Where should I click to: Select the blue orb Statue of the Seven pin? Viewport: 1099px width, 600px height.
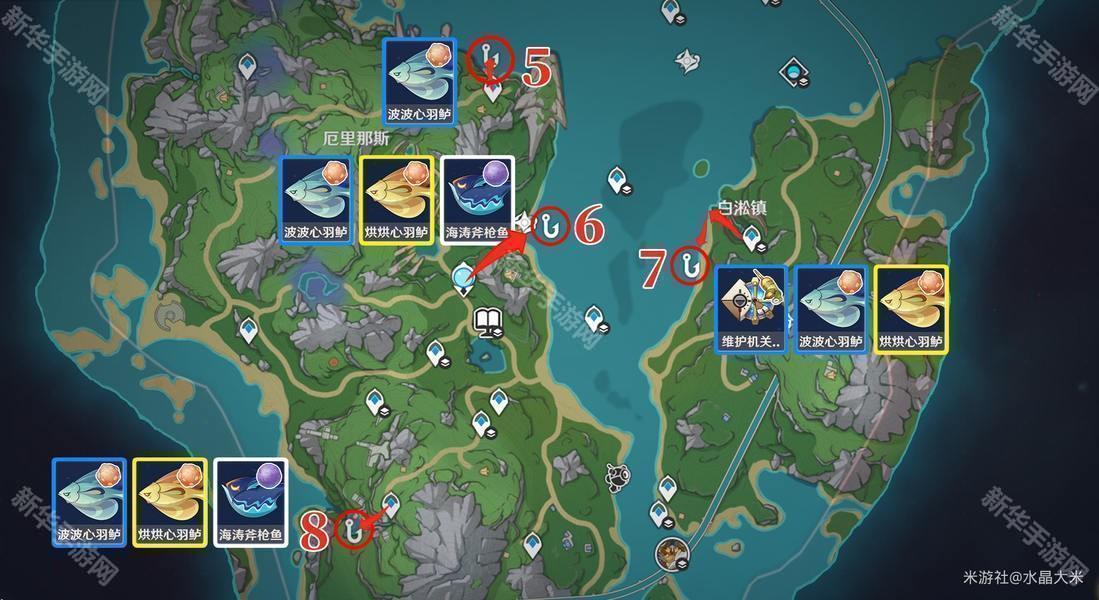(463, 279)
